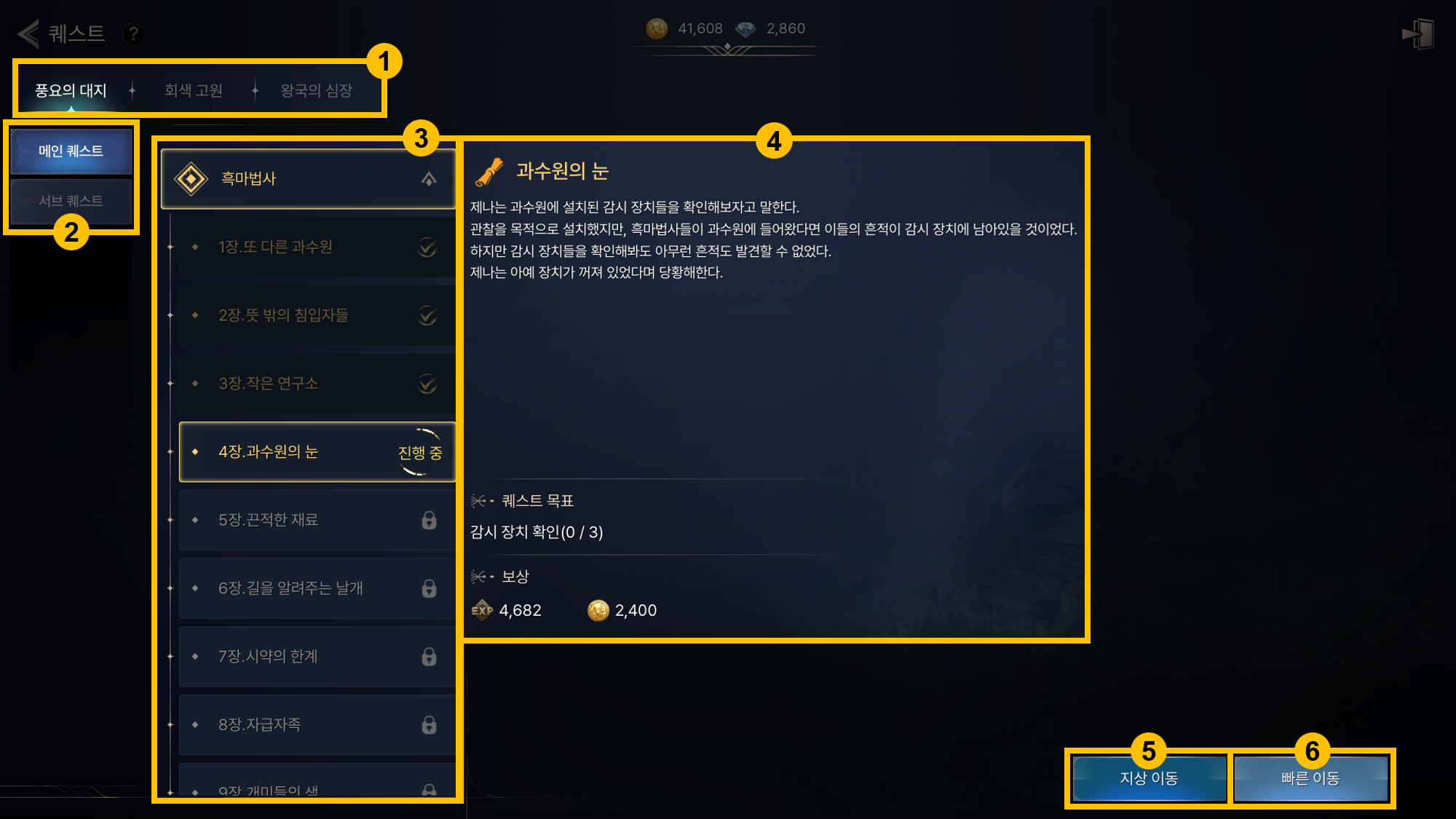This screenshot has height=819, width=1456.
Task: Click the 빠른 이동 button
Action: (x=1310, y=778)
